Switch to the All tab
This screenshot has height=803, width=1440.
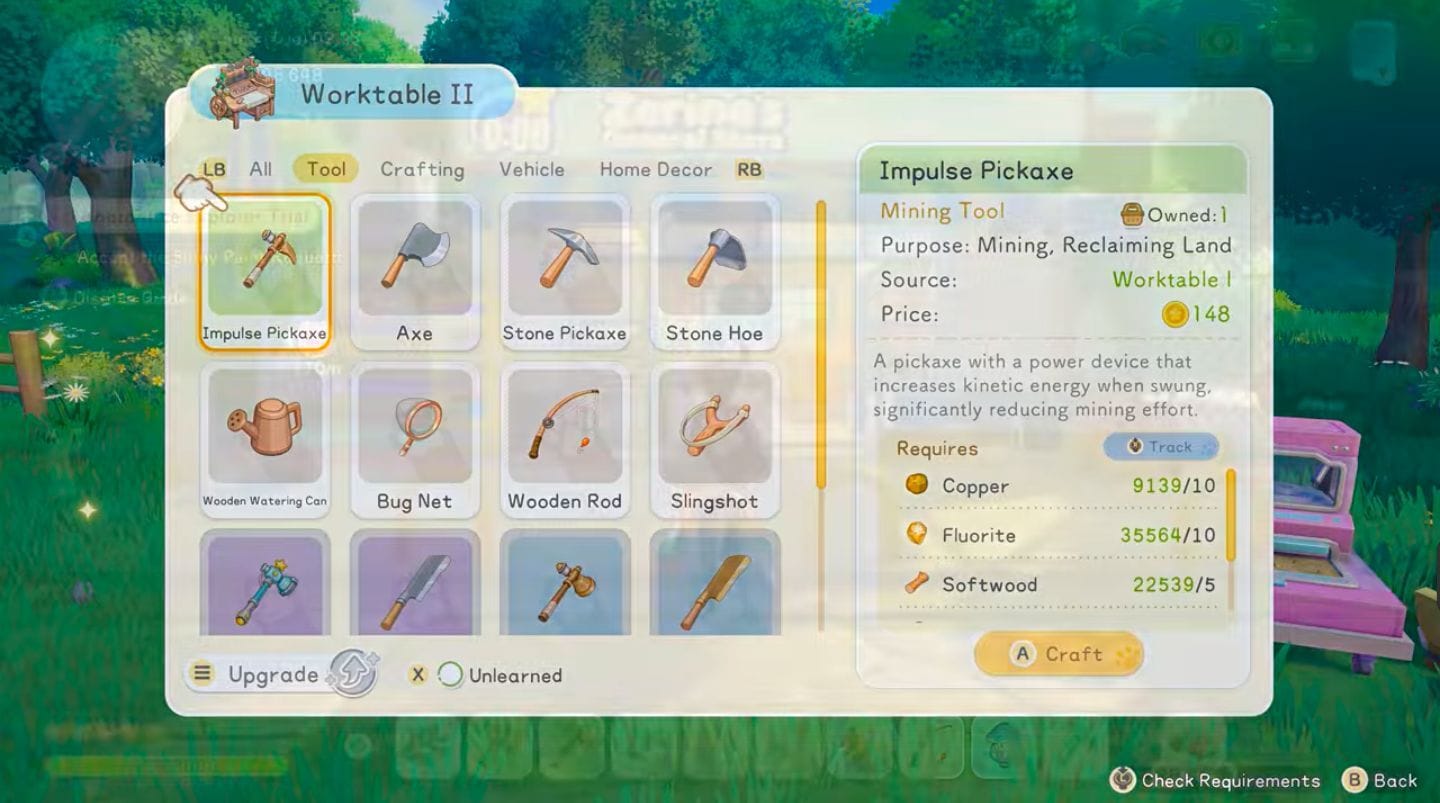[260, 169]
